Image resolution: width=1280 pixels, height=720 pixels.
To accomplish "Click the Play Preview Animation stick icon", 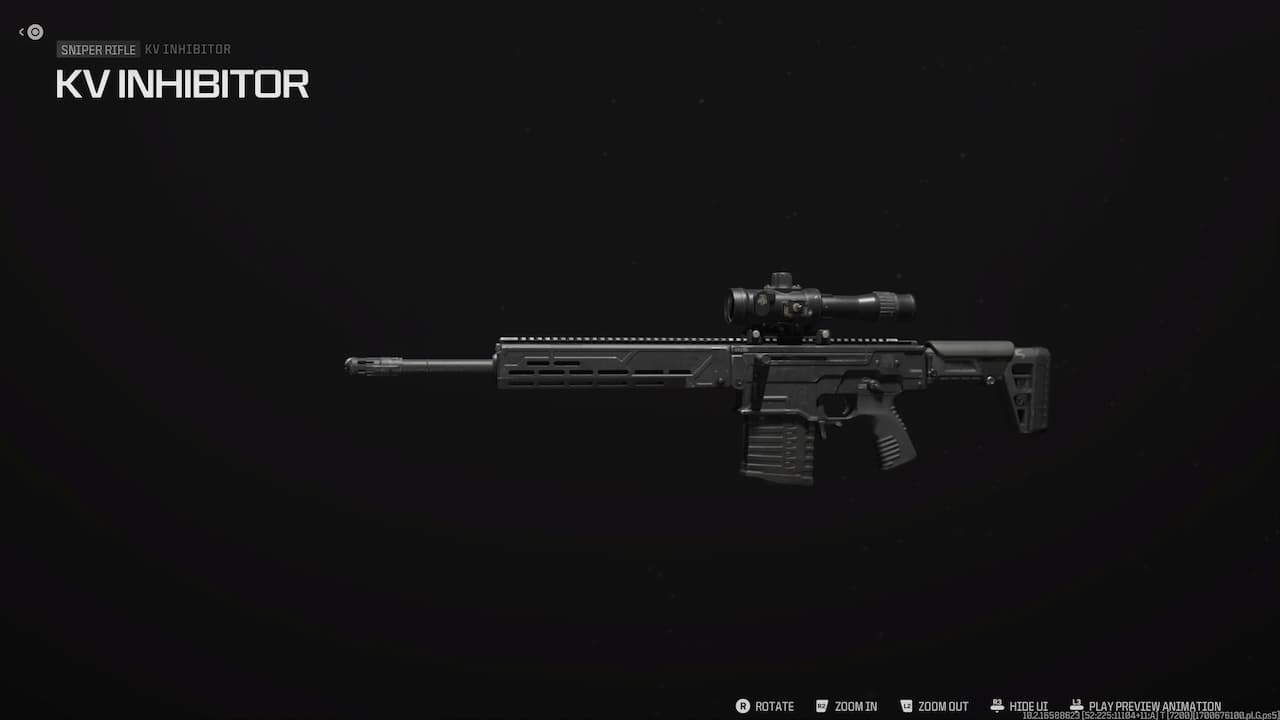I will pyautogui.click(x=1075, y=703).
